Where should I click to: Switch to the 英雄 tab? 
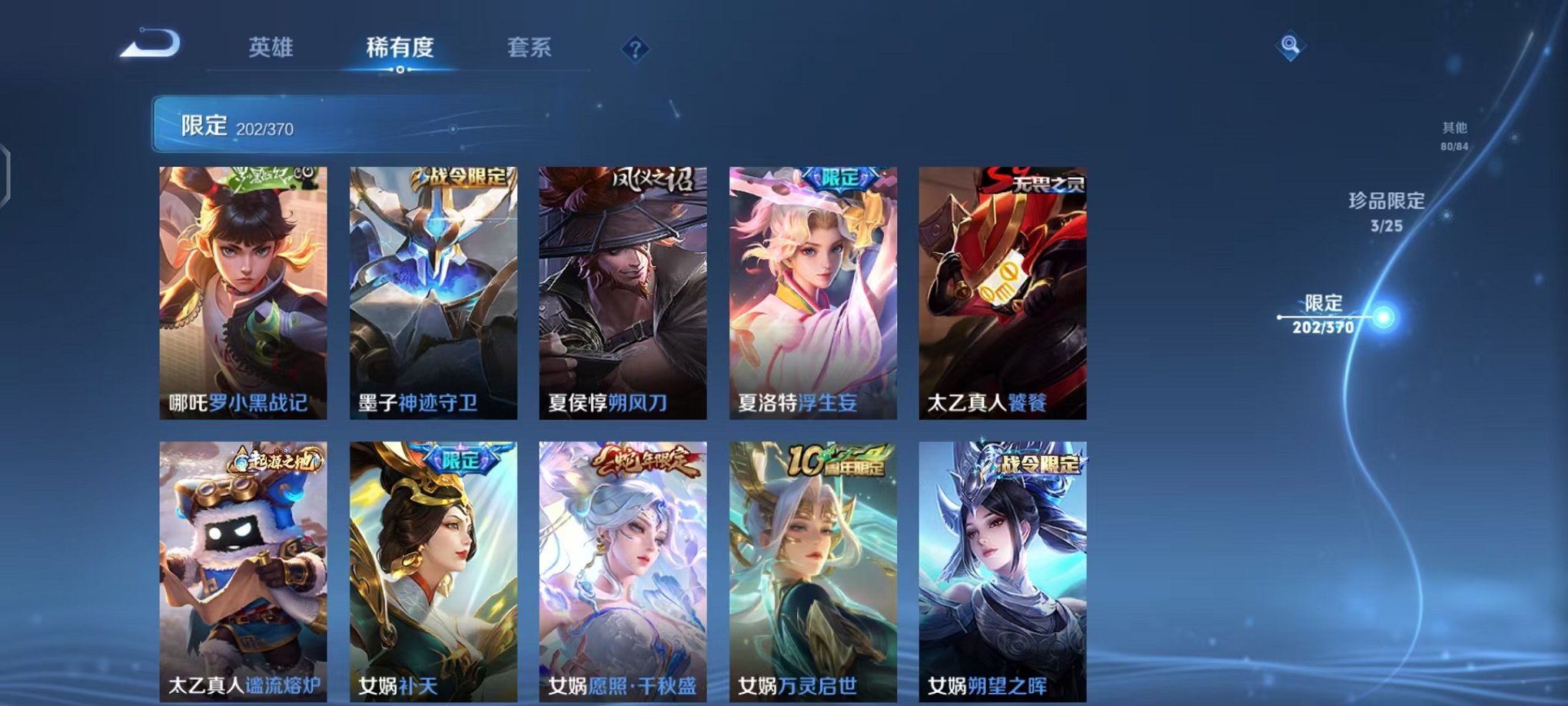(271, 48)
